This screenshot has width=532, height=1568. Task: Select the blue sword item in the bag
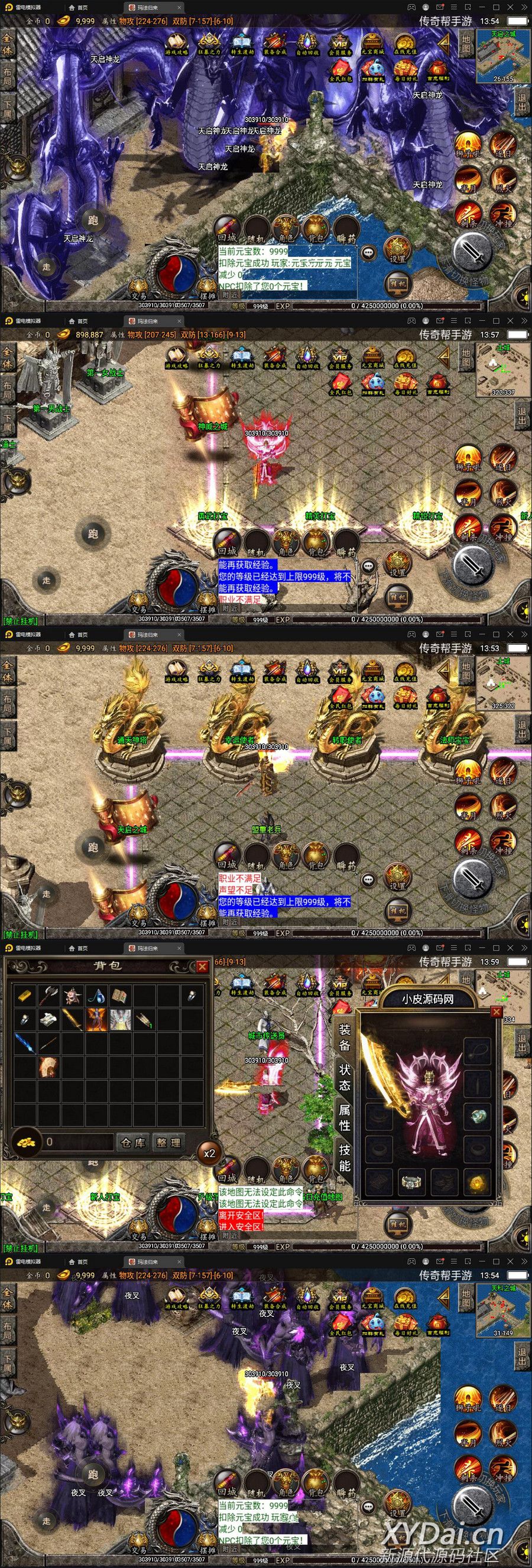(25, 1043)
